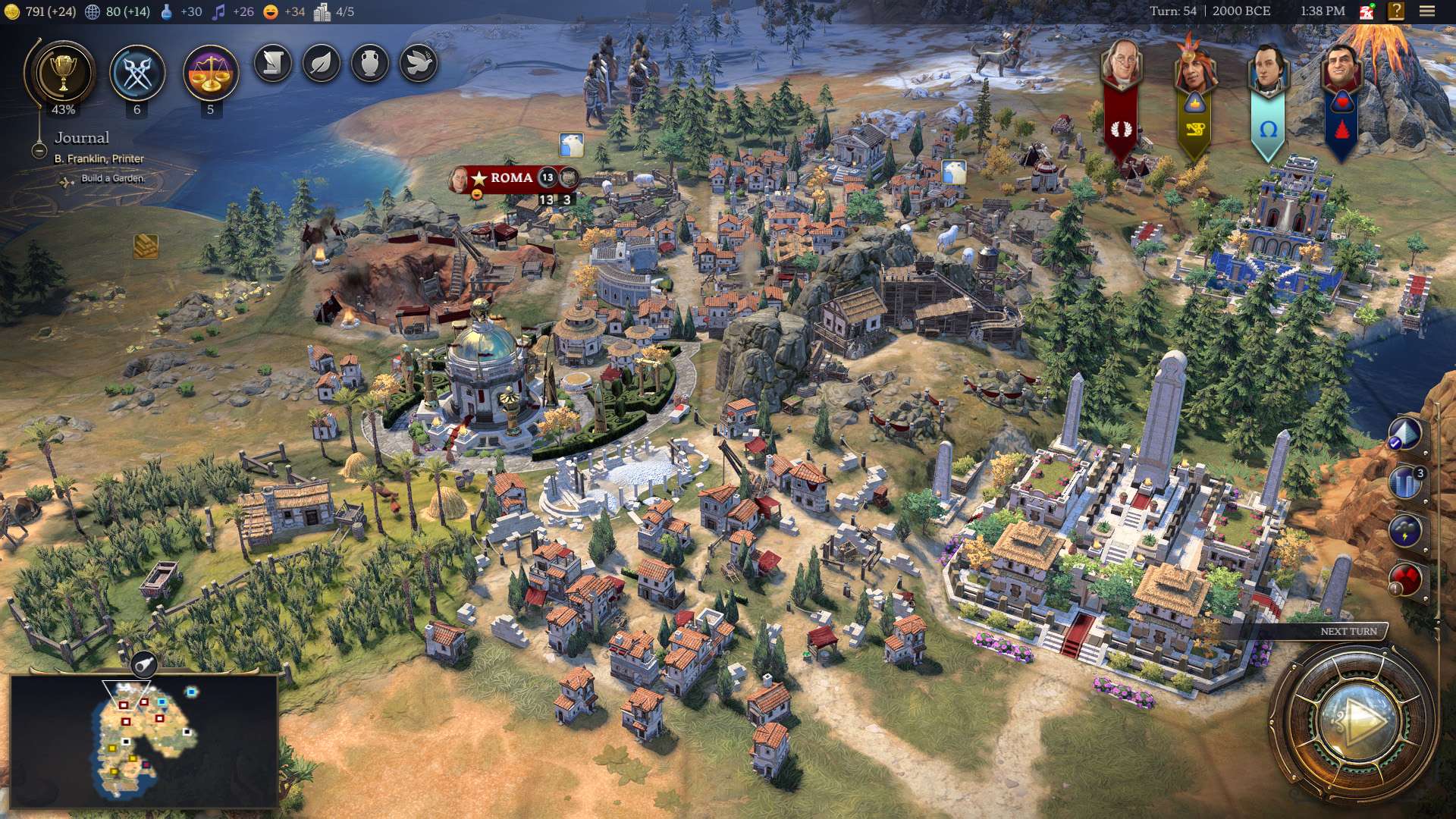This screenshot has width=1456, height=819.
Task: End the turn with the Next Turn button
Action: click(1355, 719)
